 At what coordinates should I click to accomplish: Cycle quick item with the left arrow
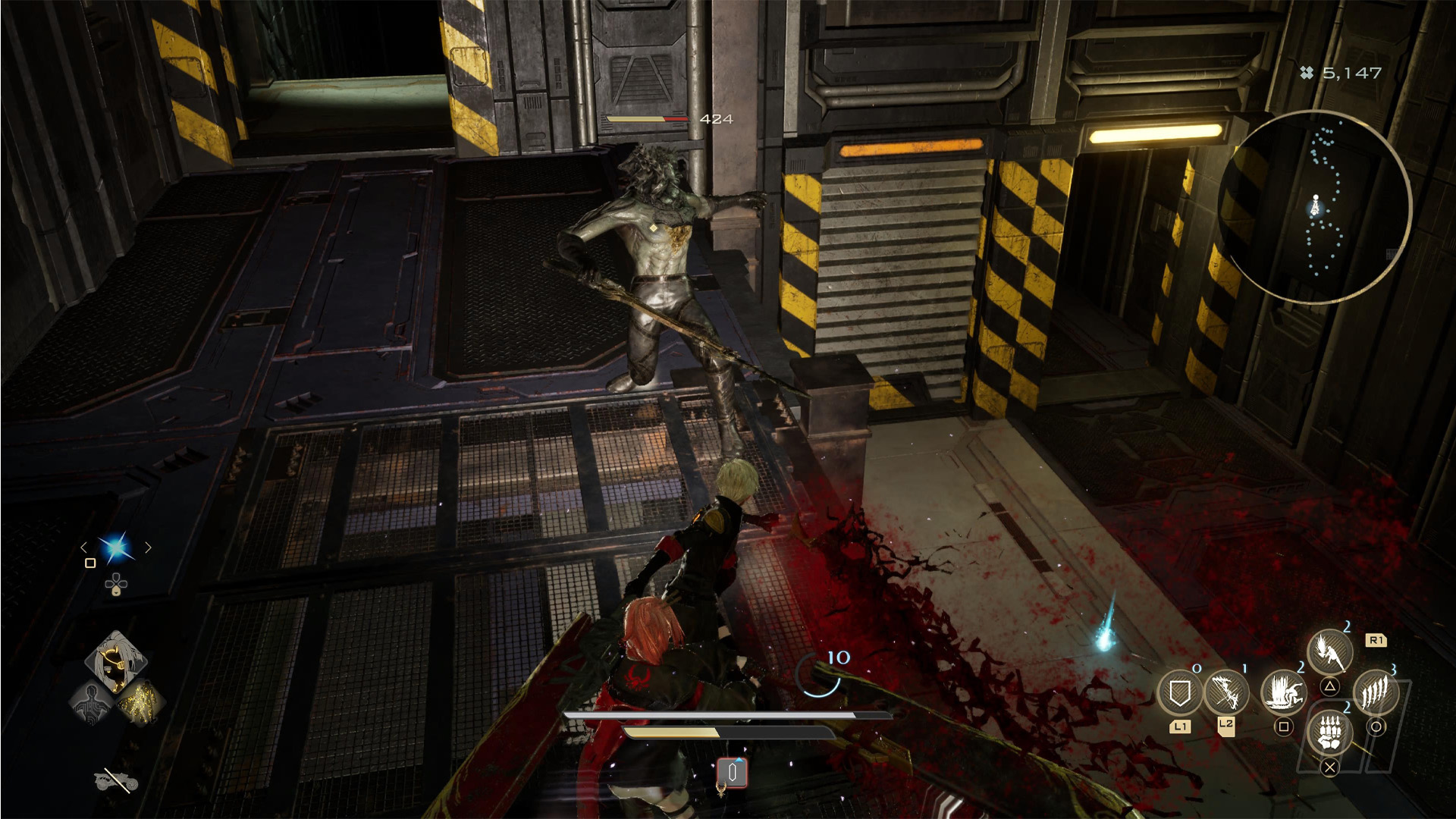[x=83, y=548]
